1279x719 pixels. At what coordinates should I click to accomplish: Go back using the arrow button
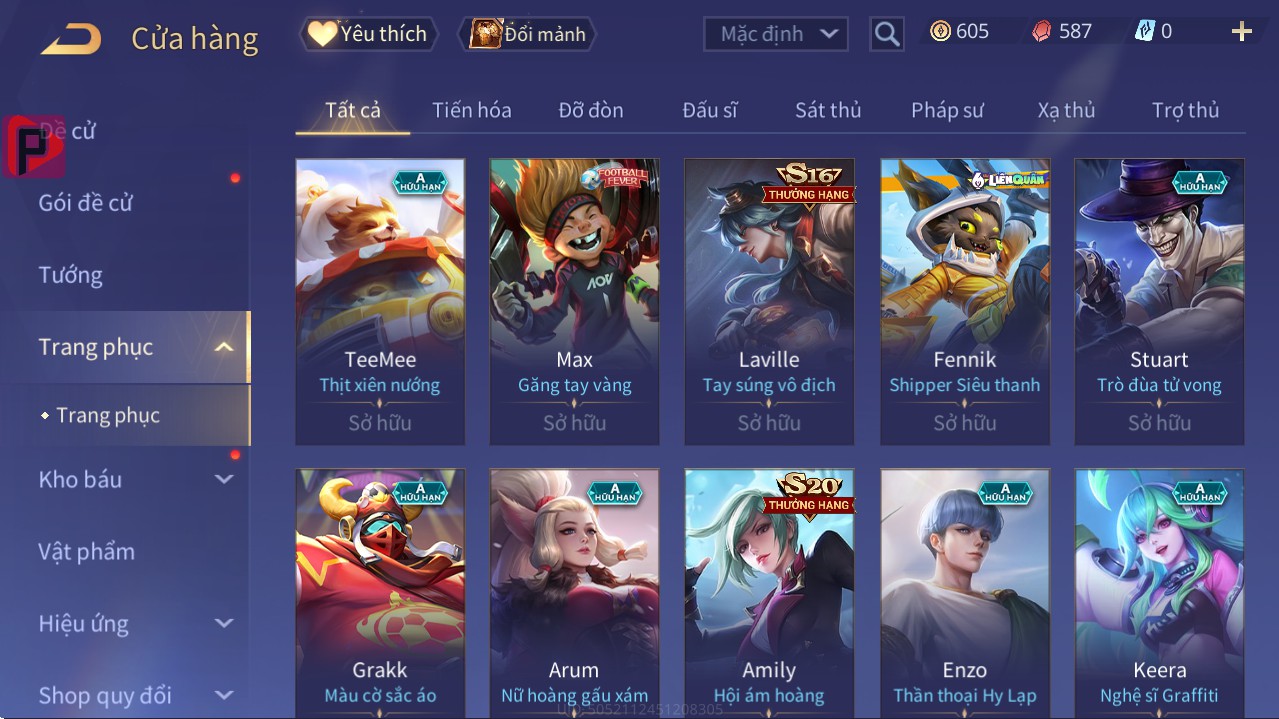(x=71, y=39)
